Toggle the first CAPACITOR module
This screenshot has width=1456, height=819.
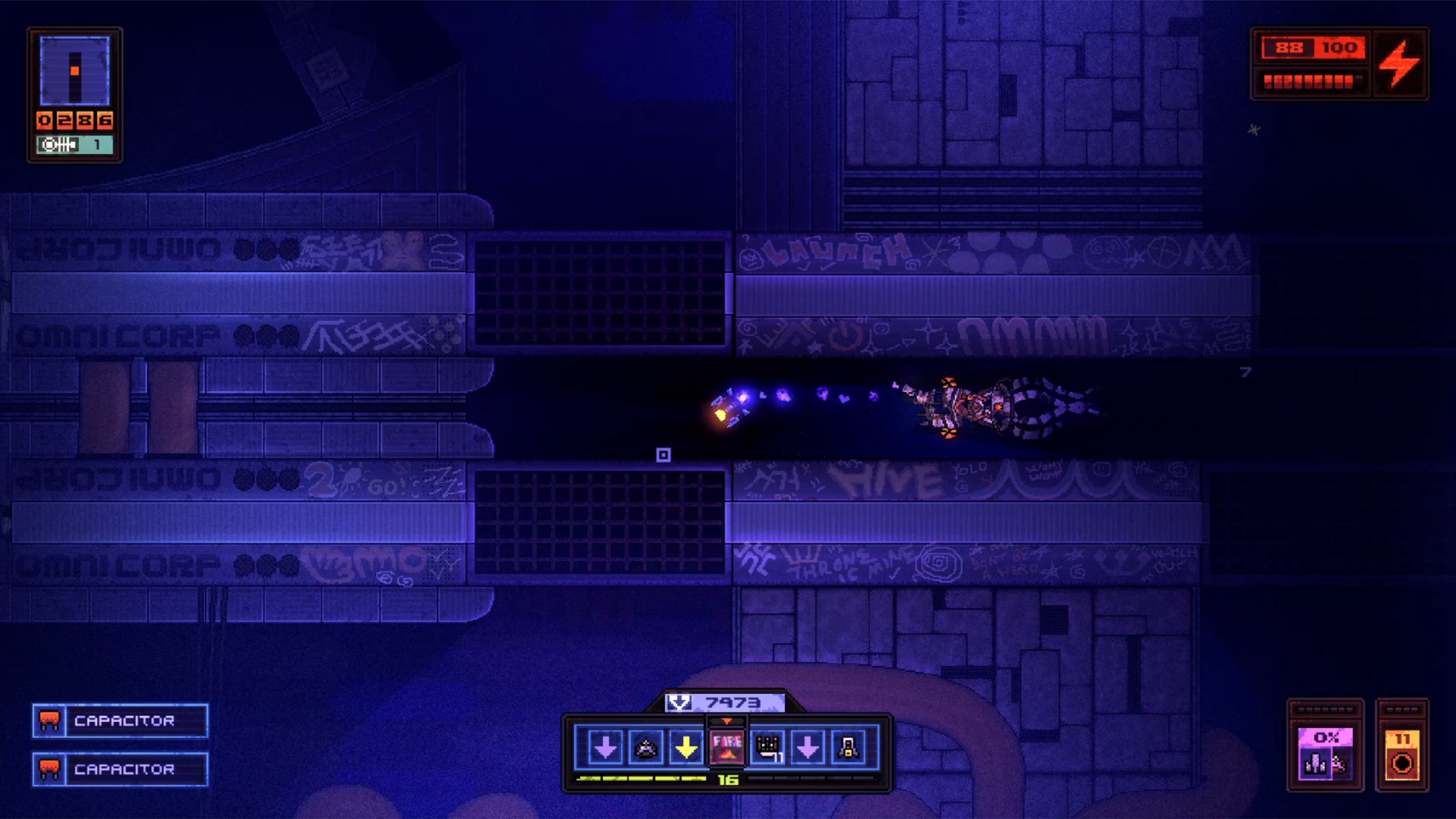(x=119, y=721)
